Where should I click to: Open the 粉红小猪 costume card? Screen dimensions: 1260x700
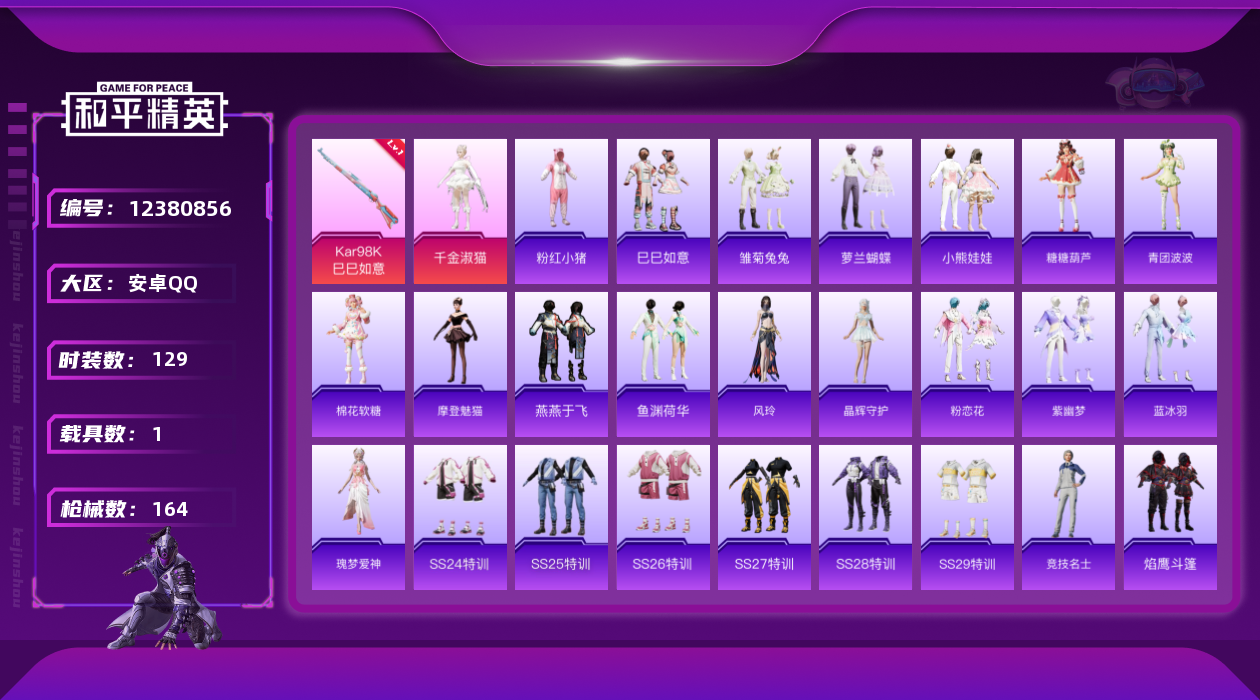coord(561,210)
